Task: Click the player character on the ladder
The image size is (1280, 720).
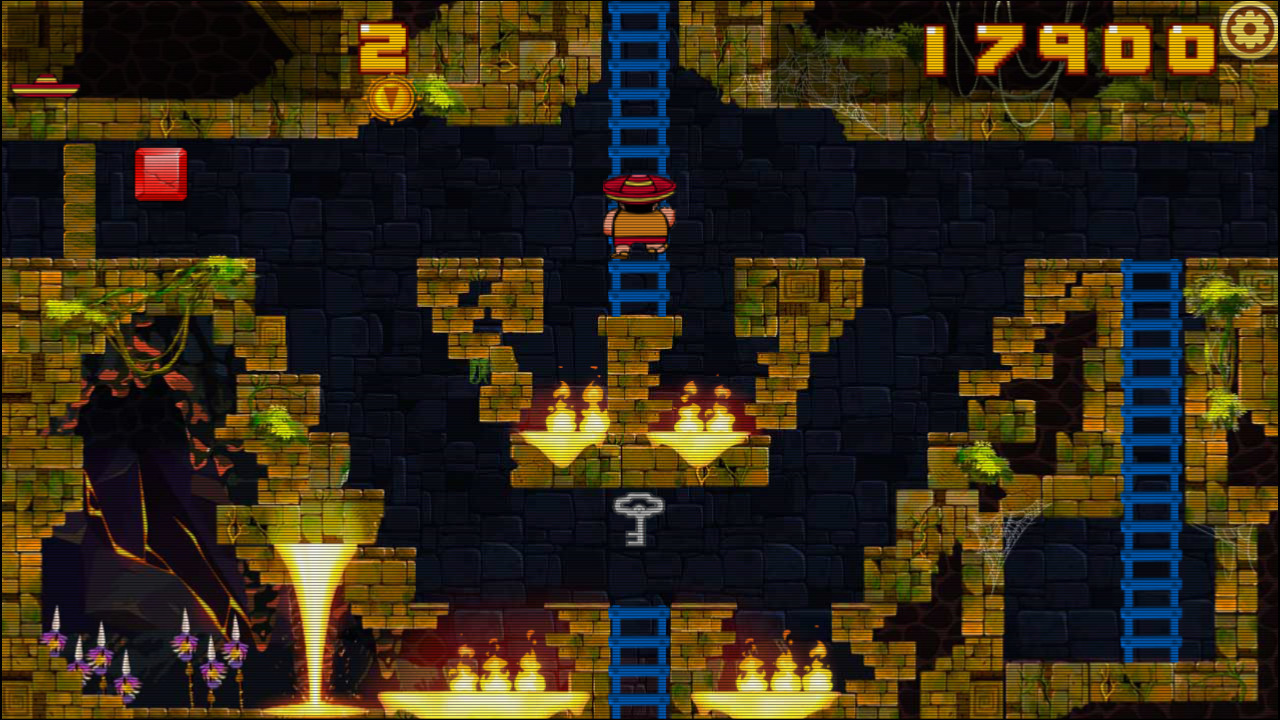Action: [640, 215]
